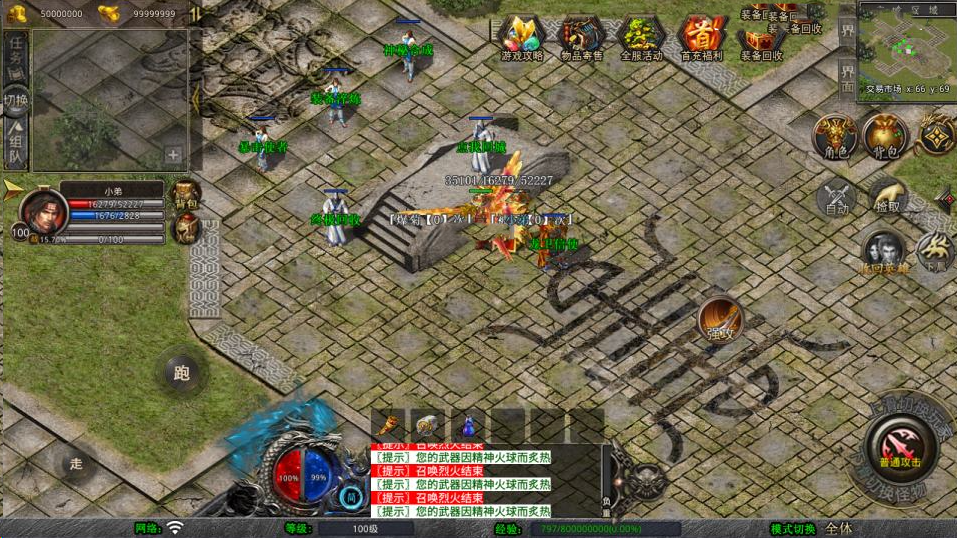Select the 跑 run movement button

click(181, 373)
